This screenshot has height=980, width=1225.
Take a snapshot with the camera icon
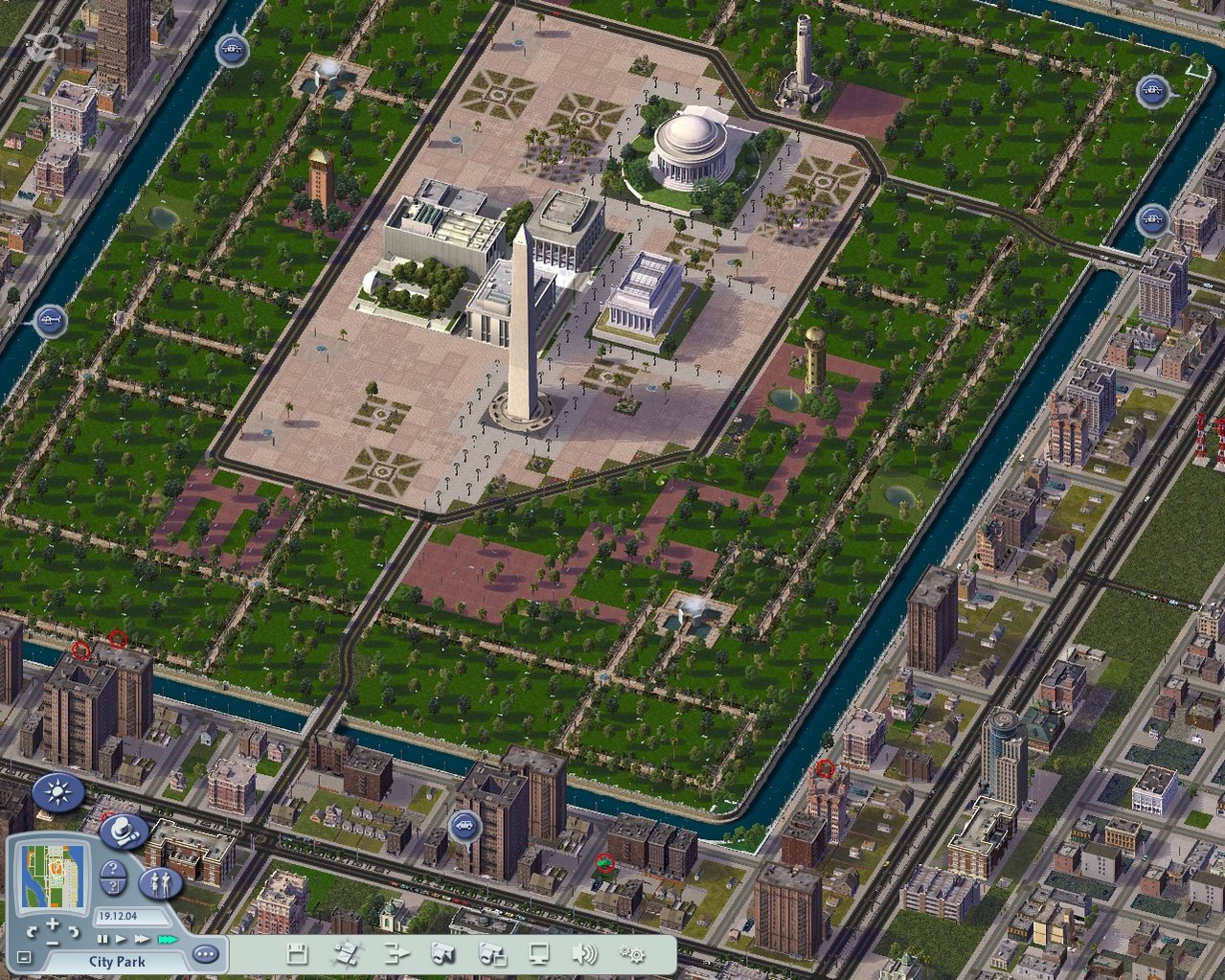442,953
